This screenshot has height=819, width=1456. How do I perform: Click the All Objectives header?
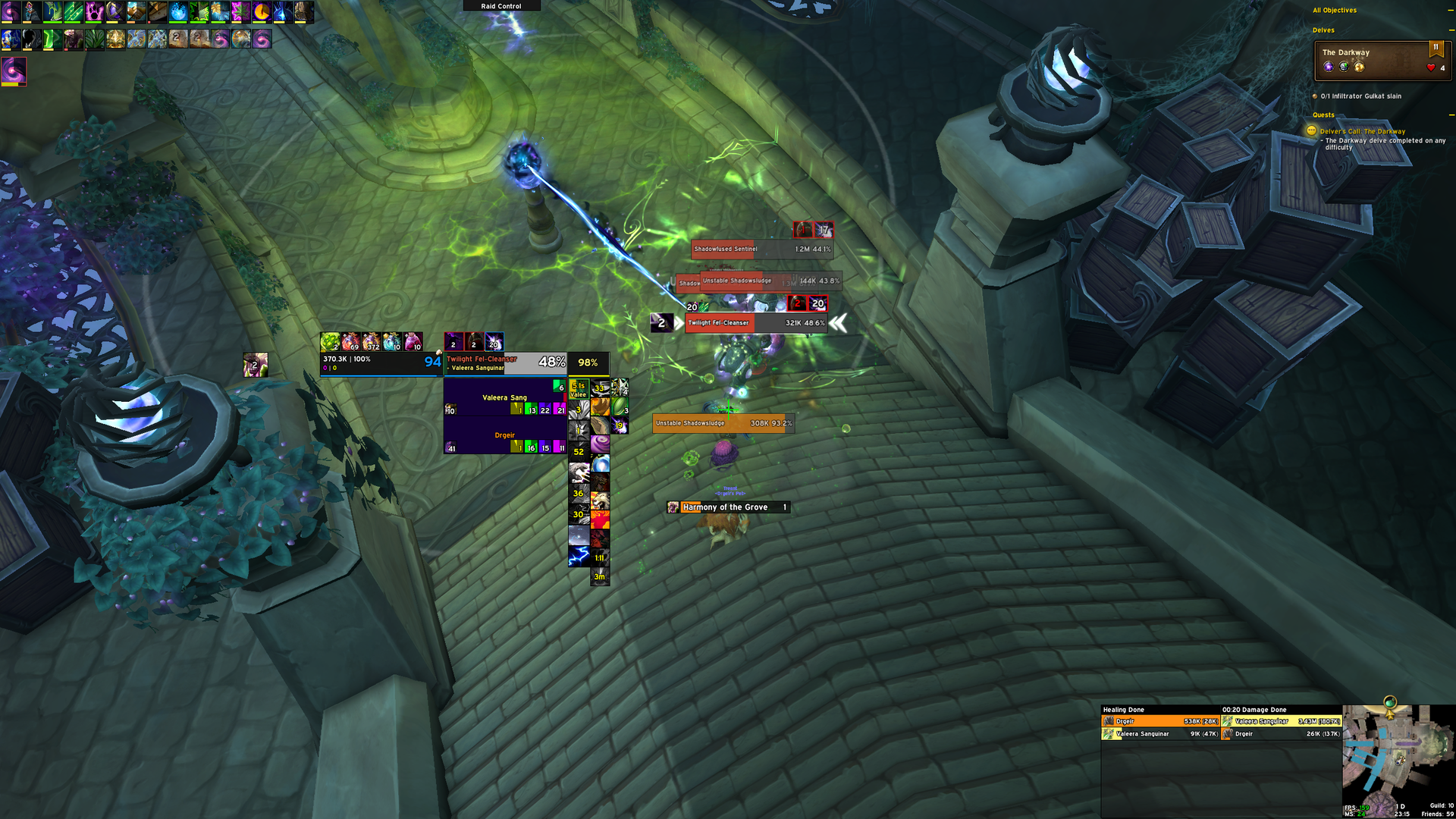point(1335,11)
